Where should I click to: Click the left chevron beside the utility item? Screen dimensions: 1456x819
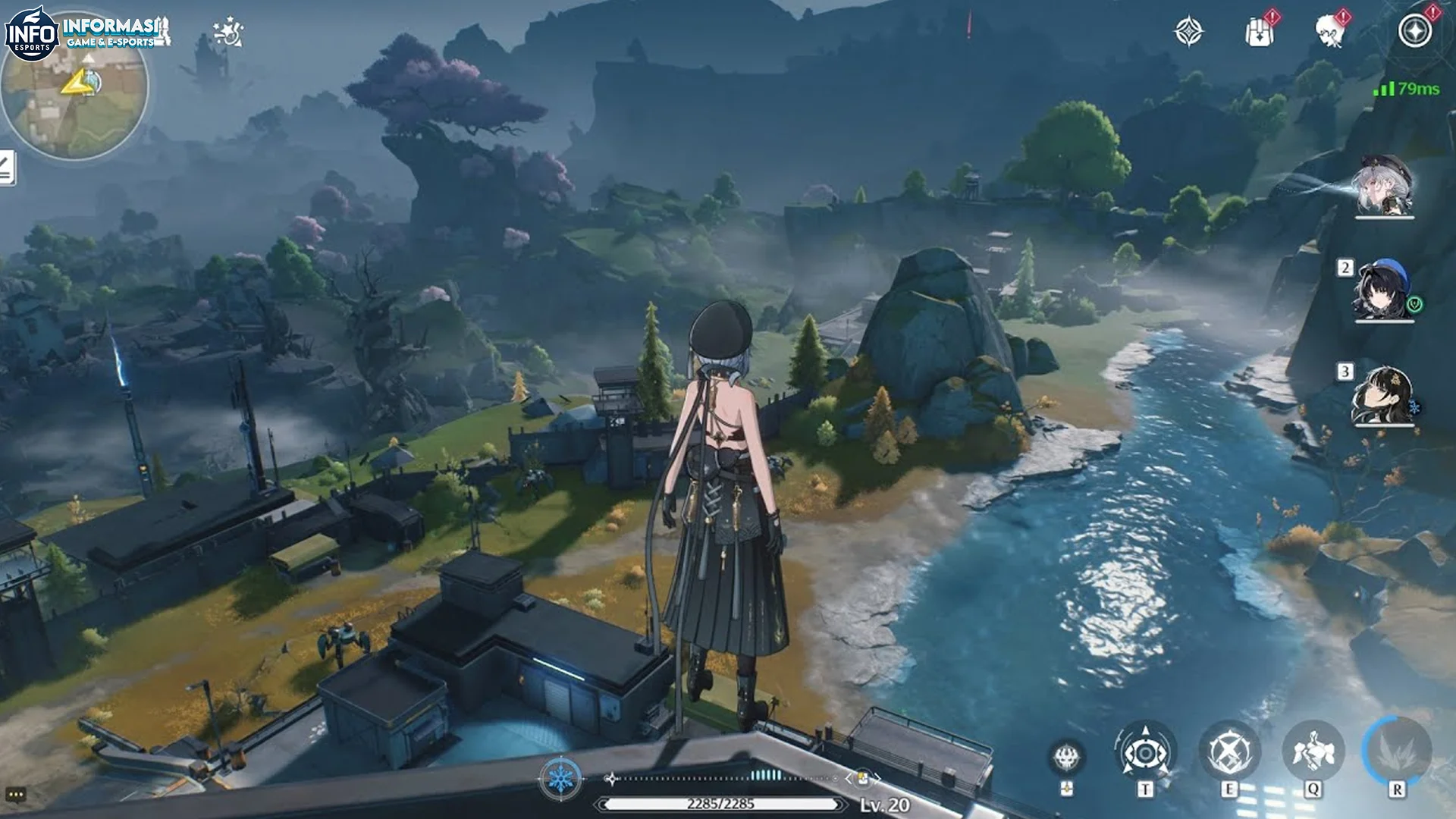coord(849,777)
